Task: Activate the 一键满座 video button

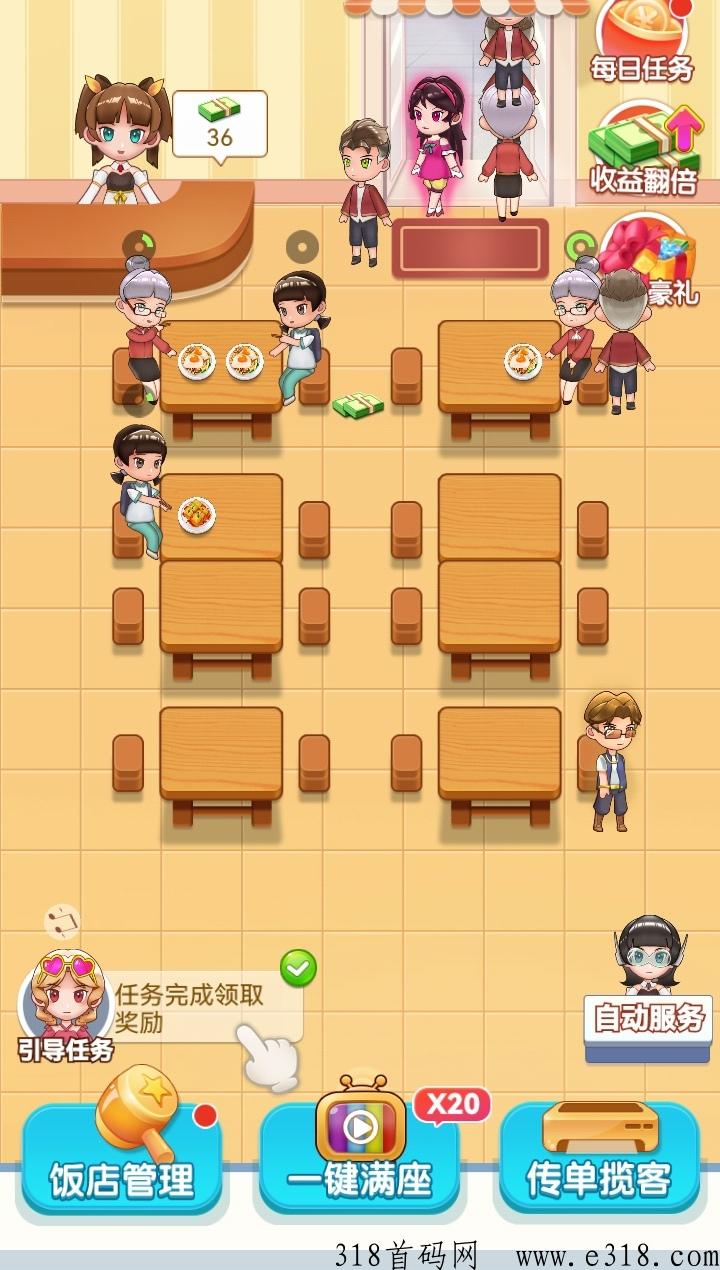Action: tap(360, 1160)
